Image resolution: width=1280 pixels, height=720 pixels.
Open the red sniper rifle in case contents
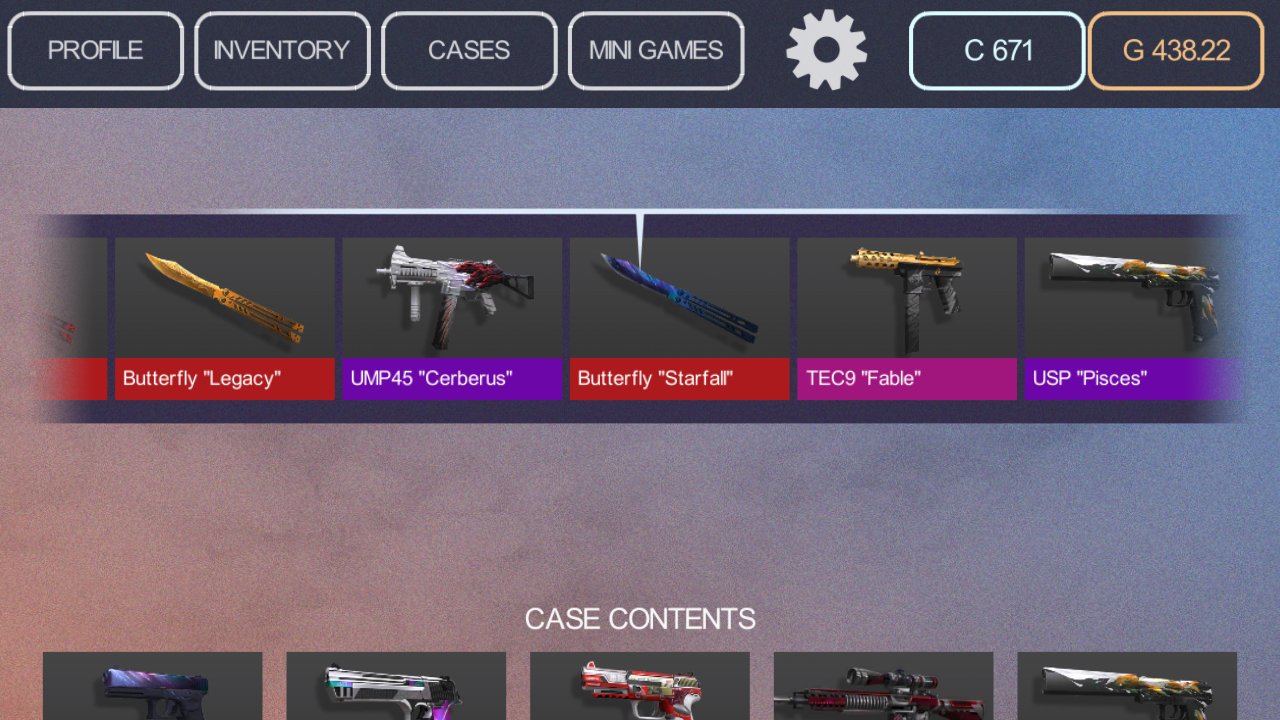point(883,690)
